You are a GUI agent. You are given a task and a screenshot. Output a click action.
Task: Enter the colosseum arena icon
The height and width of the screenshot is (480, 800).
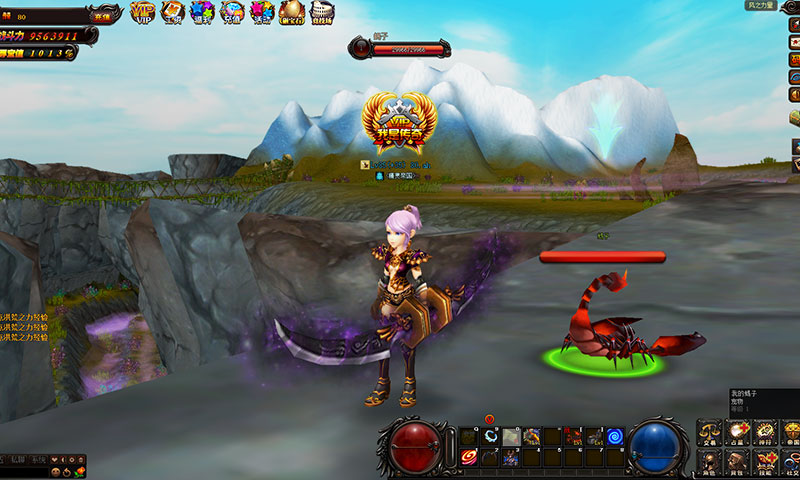coord(322,12)
